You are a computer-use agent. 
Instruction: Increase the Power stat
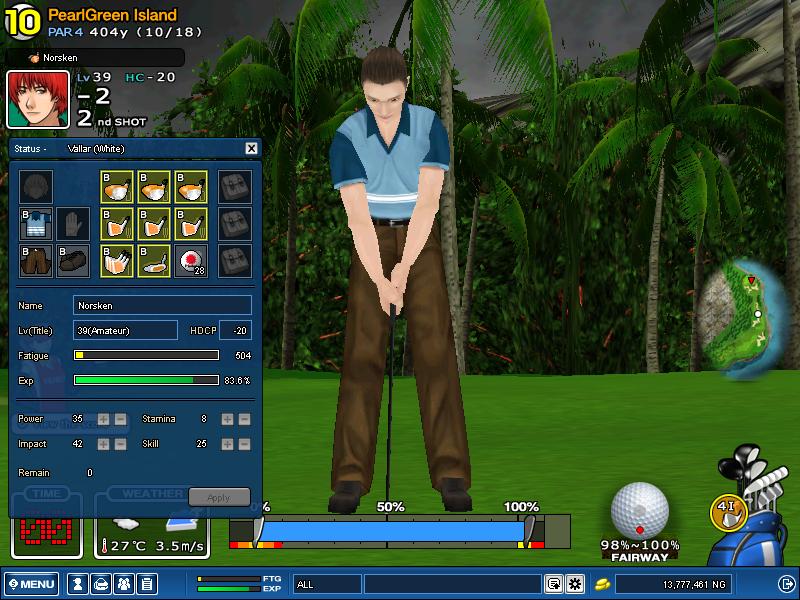104,419
